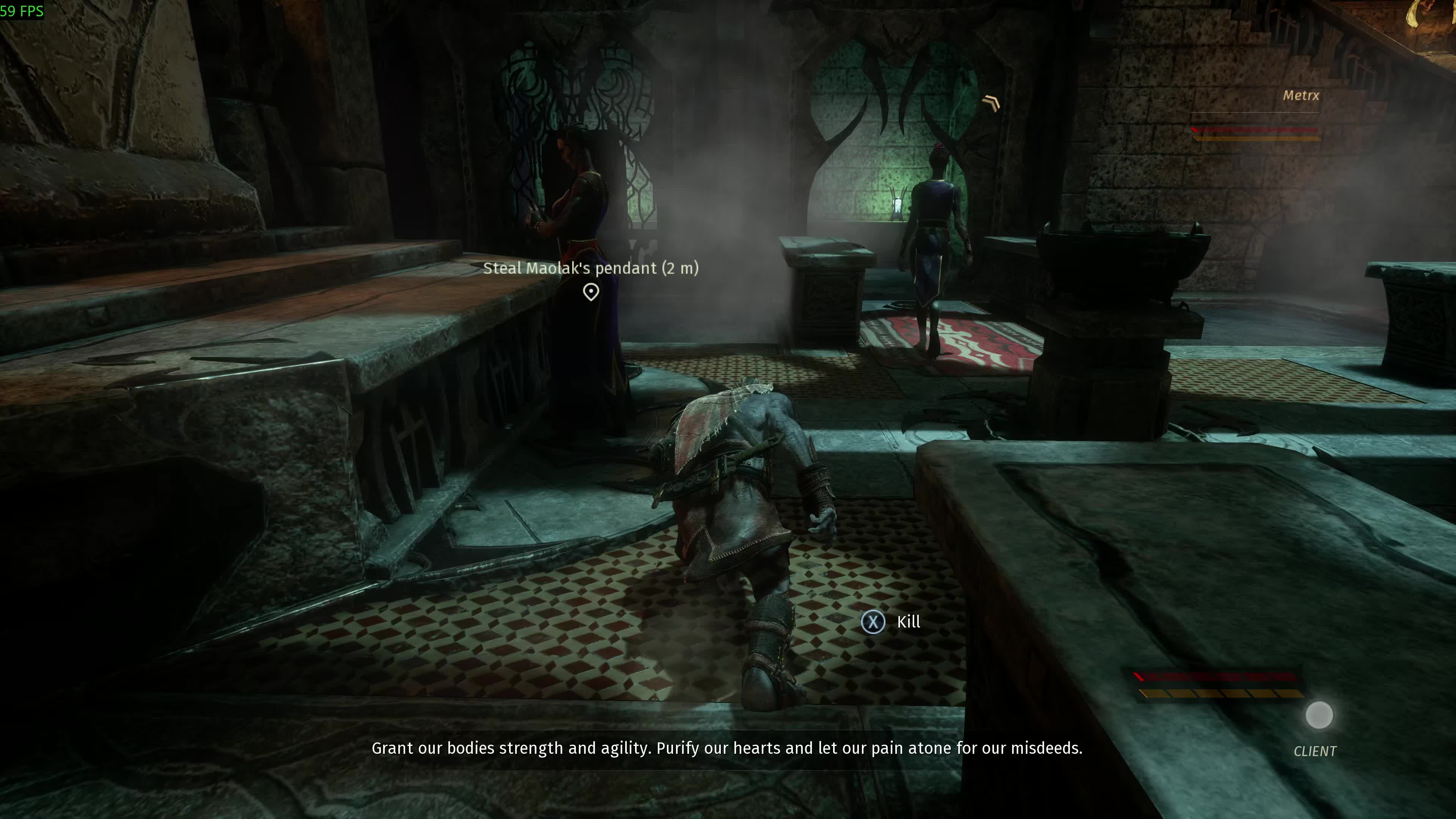Screen dimensions: 1456x819
Task: Select the Steal Maolak's pendant objective marker
Action: coord(591,292)
